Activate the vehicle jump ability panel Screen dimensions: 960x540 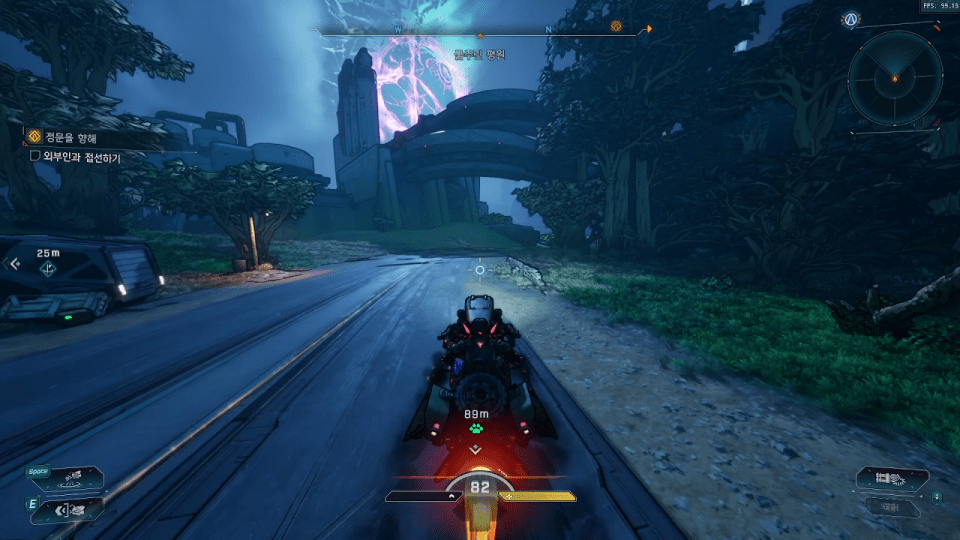[66, 477]
